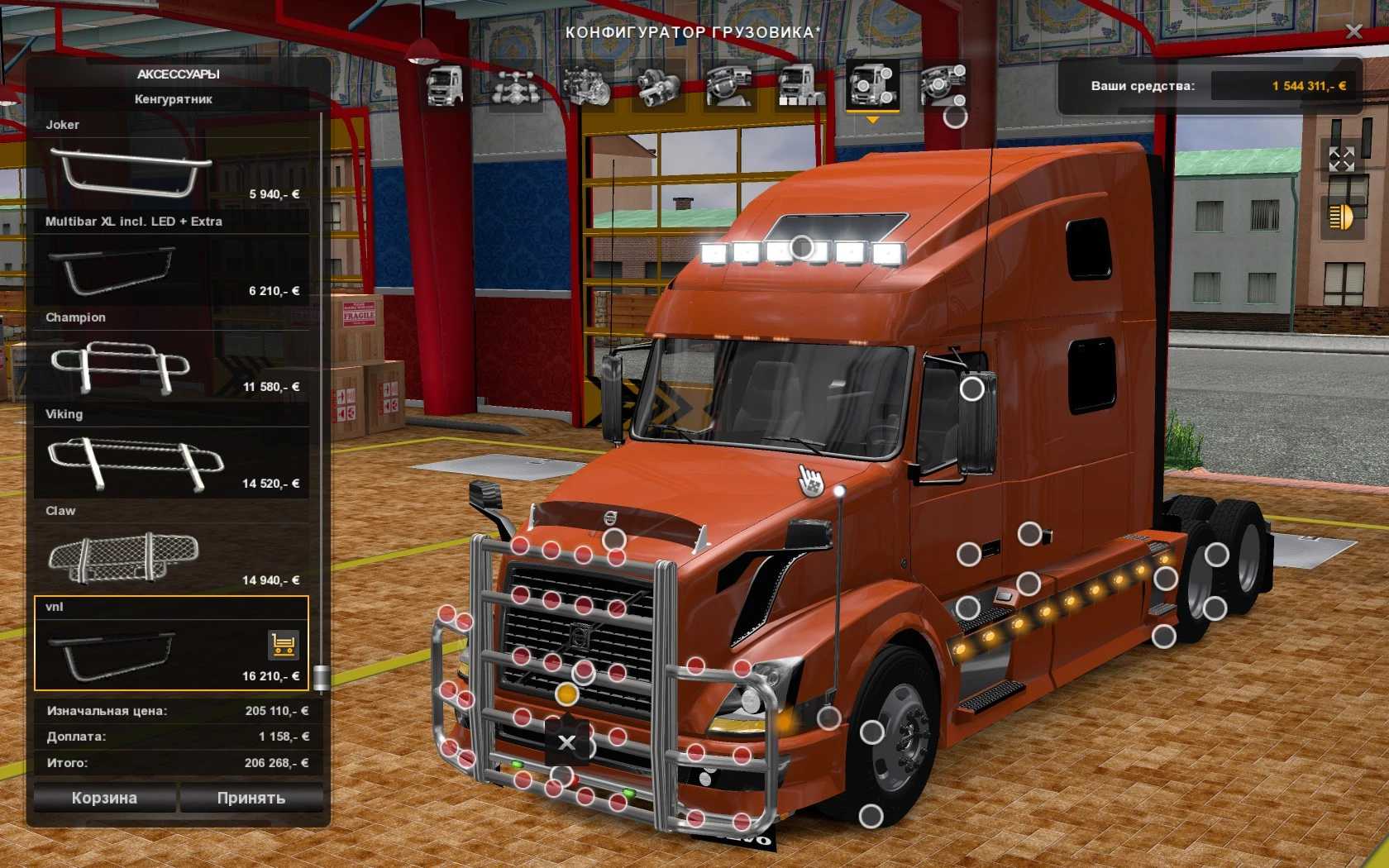The width and height of the screenshot is (1389, 868).
Task: Remove accessory with the X marker on bumper
Action: pos(566,742)
